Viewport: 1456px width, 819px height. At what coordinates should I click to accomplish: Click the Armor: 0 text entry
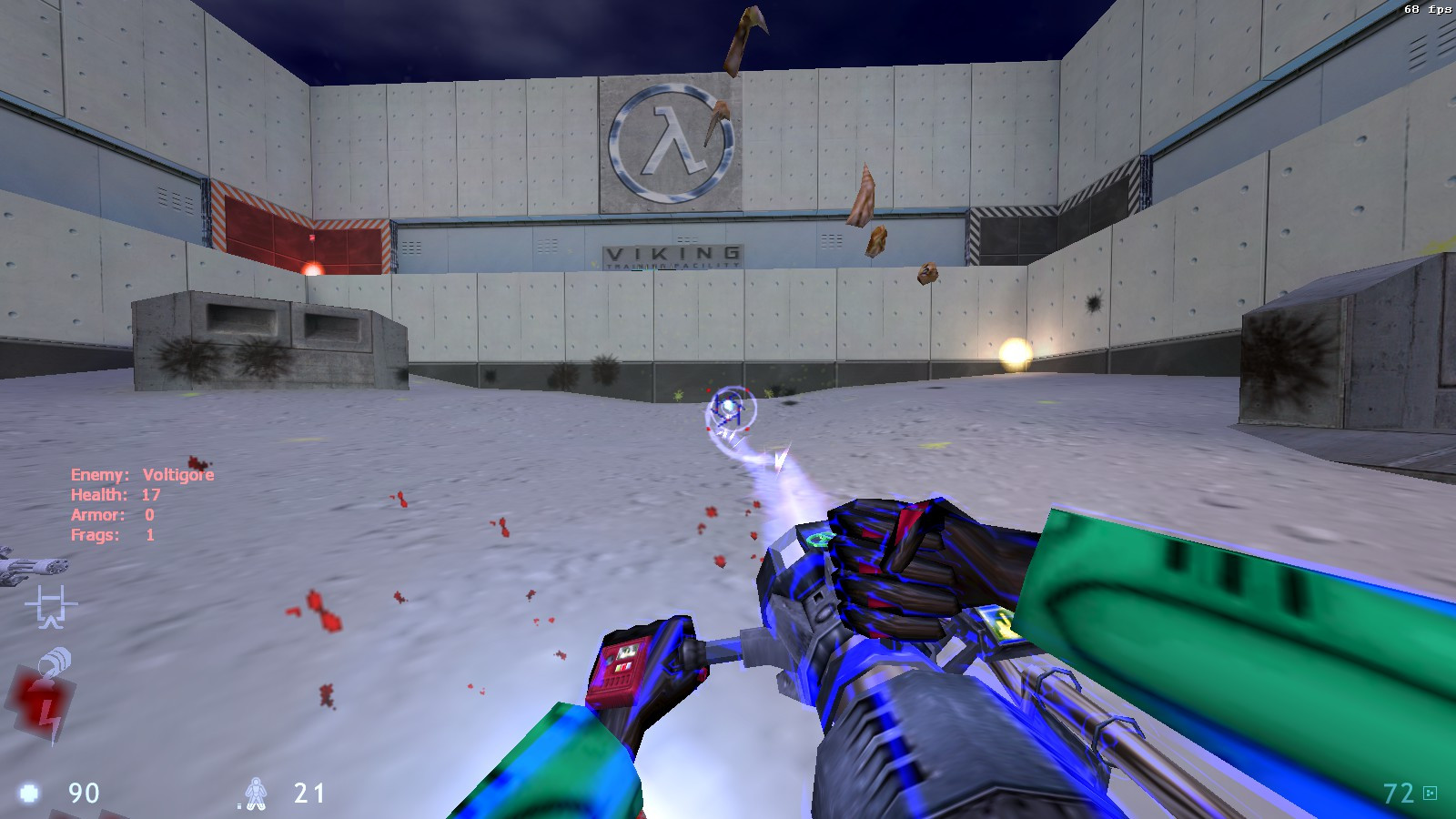[112, 514]
